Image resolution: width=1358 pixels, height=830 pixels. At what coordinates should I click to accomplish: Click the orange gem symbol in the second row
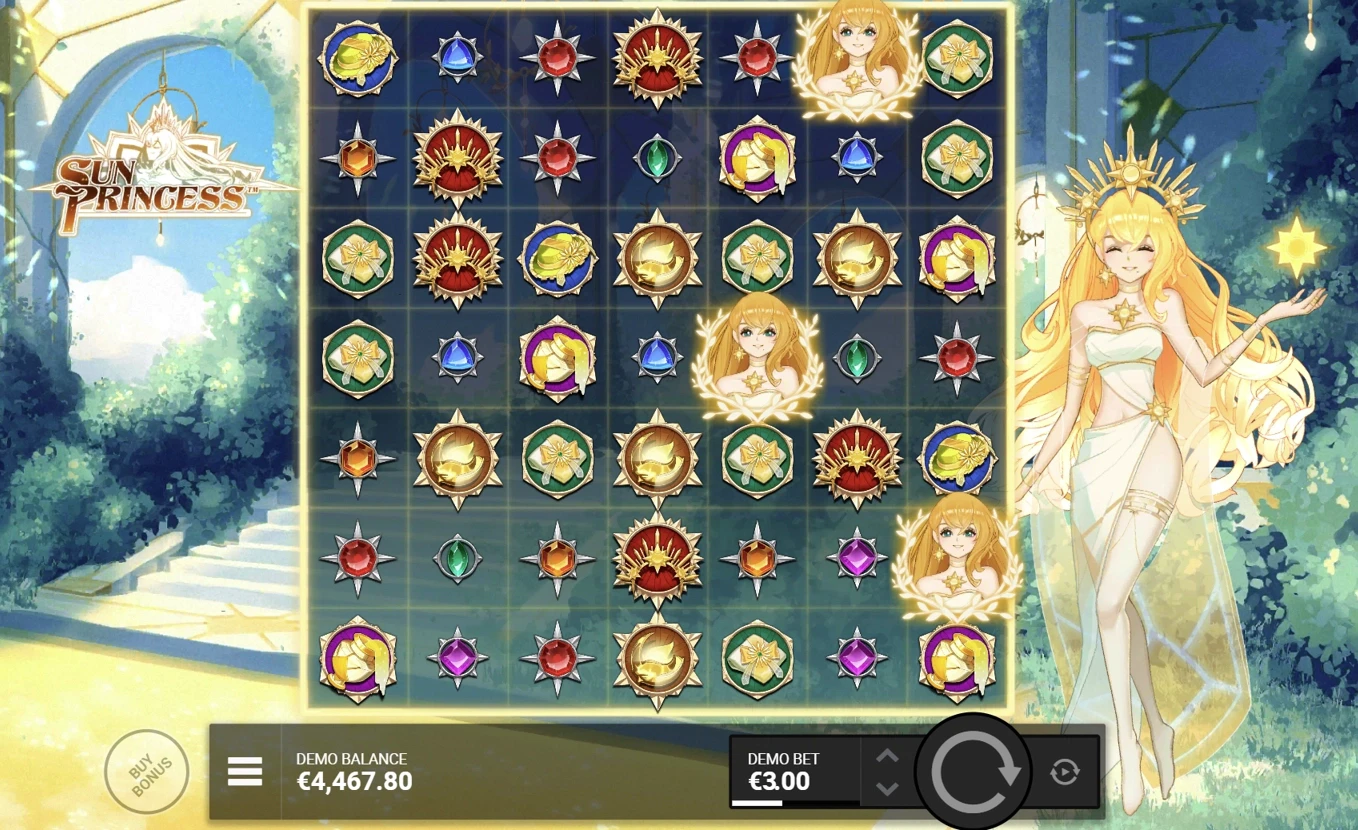(357, 158)
